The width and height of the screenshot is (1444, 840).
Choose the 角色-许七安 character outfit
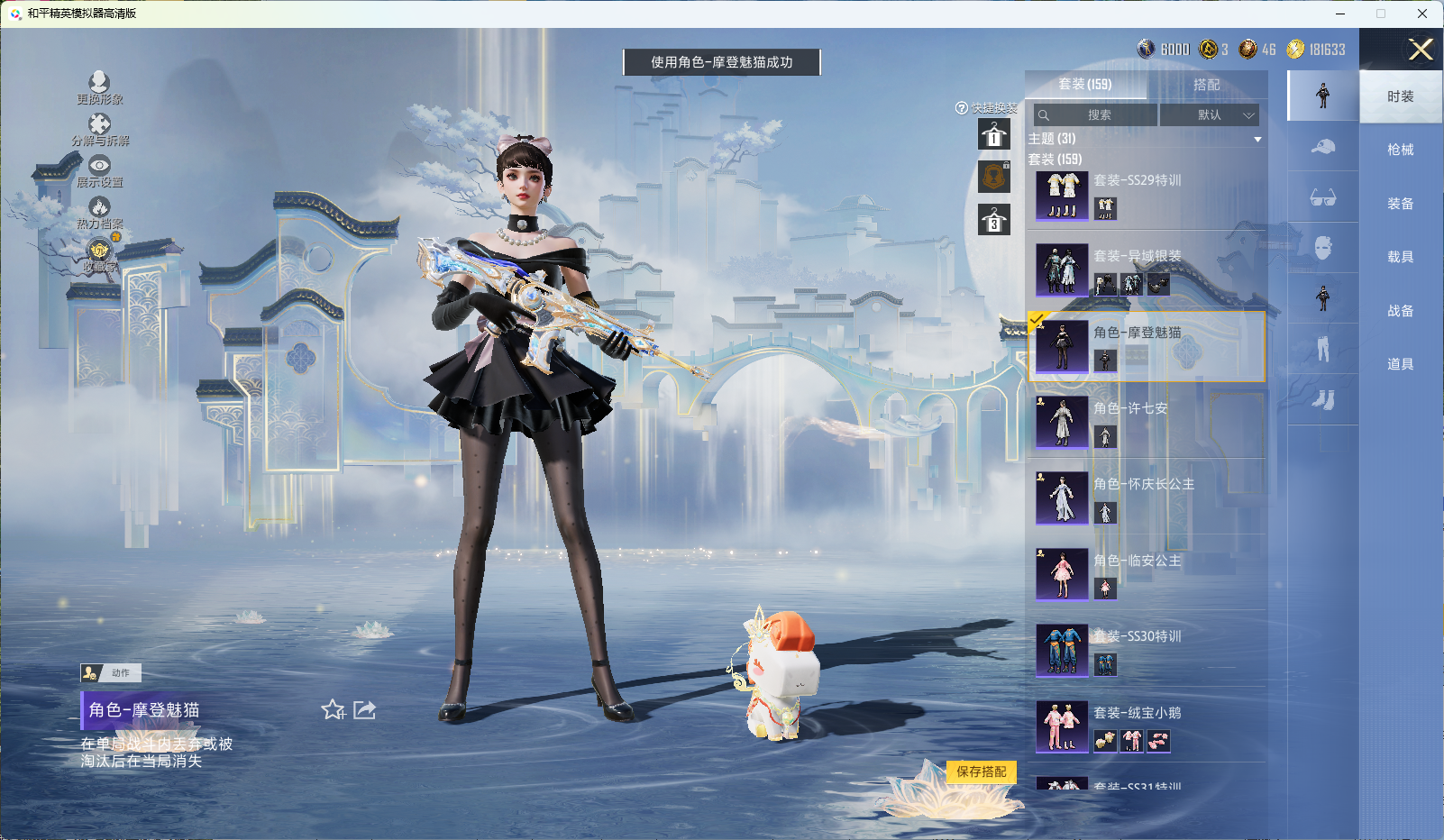(x=1145, y=423)
